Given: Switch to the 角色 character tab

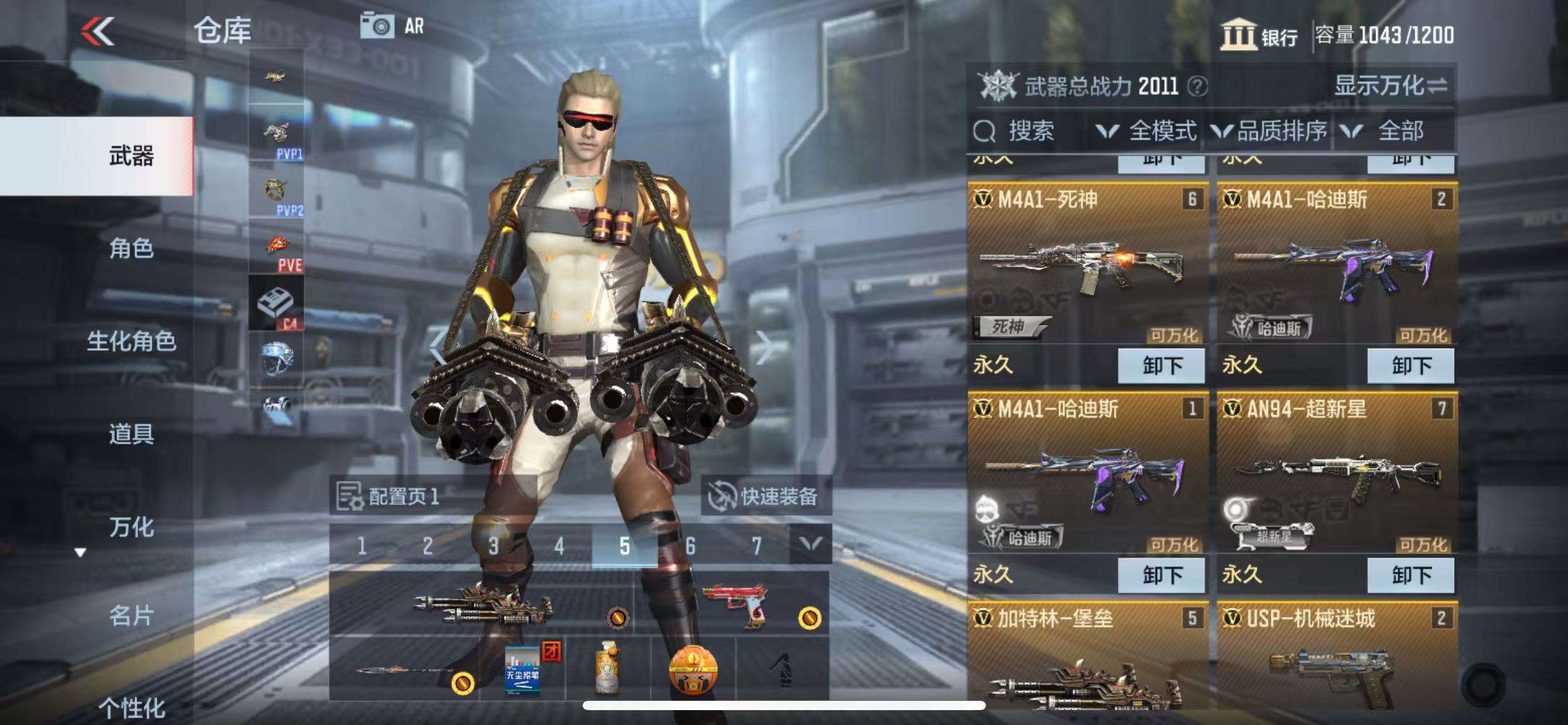Looking at the screenshot, I should (131, 248).
